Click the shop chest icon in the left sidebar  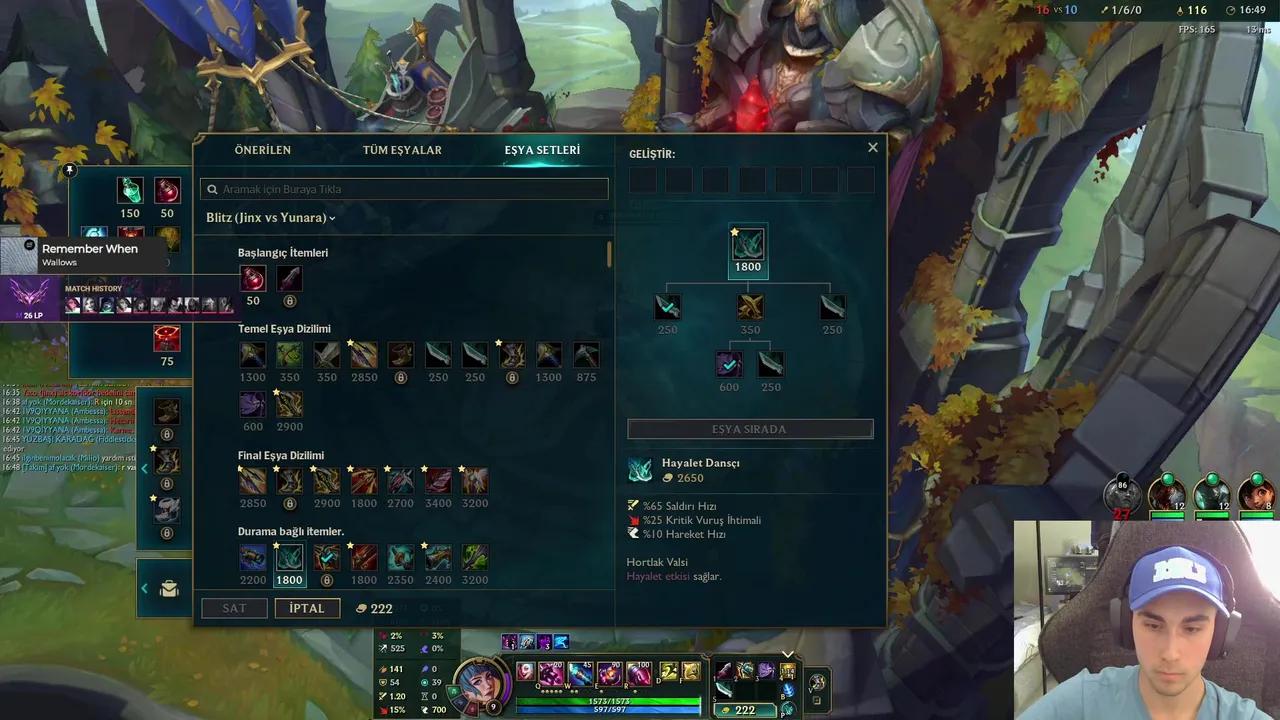point(169,590)
